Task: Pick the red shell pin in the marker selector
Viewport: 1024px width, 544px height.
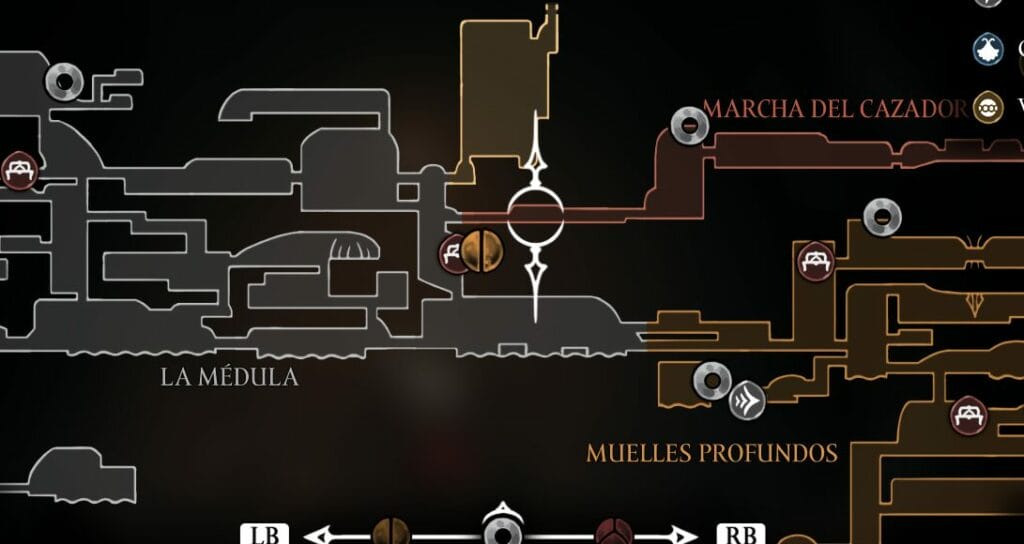Action: (612, 532)
